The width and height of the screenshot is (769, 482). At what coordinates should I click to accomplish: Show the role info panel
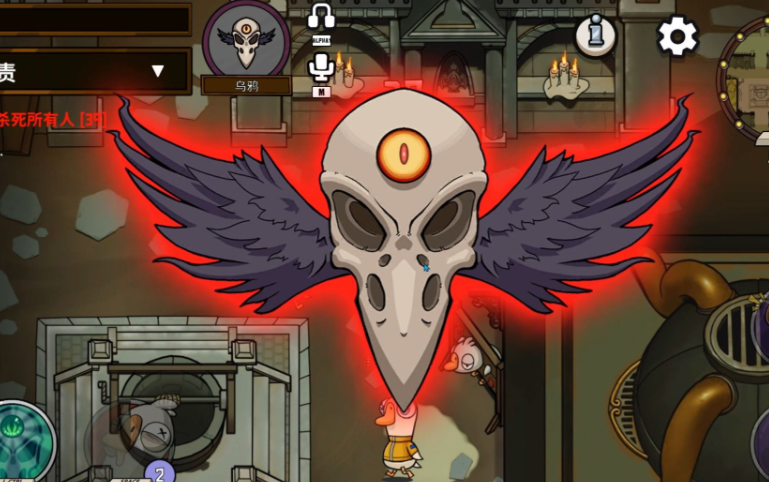point(597,35)
